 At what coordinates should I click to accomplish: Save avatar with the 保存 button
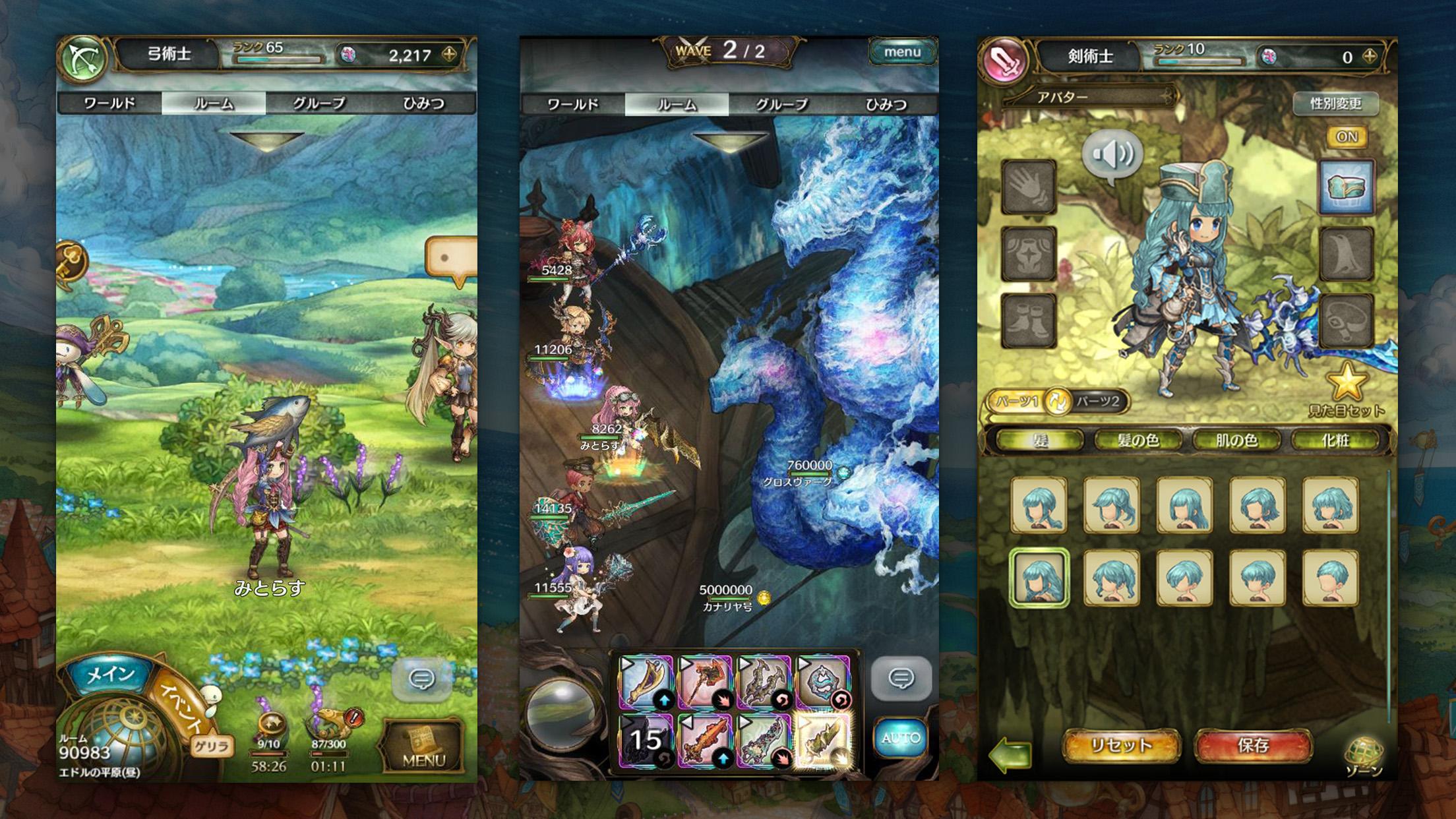1252,745
